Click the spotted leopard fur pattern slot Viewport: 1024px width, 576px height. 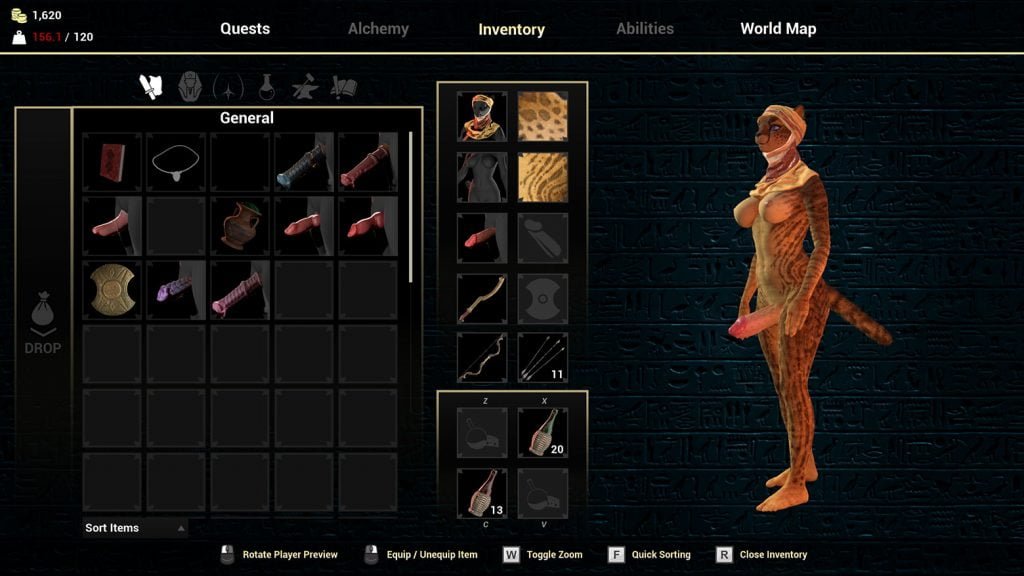(x=543, y=117)
